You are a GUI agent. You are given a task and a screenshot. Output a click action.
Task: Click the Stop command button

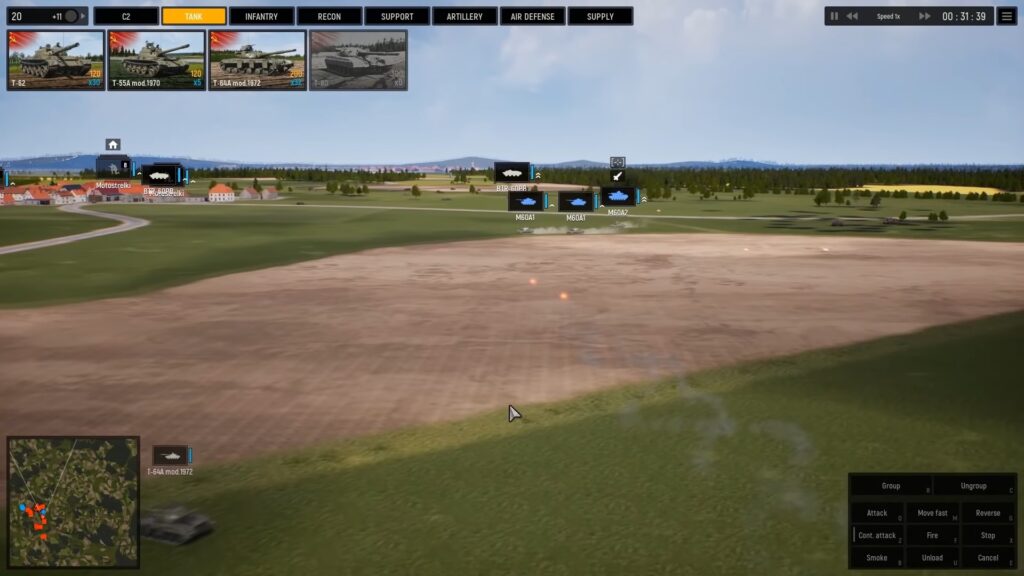(x=987, y=536)
